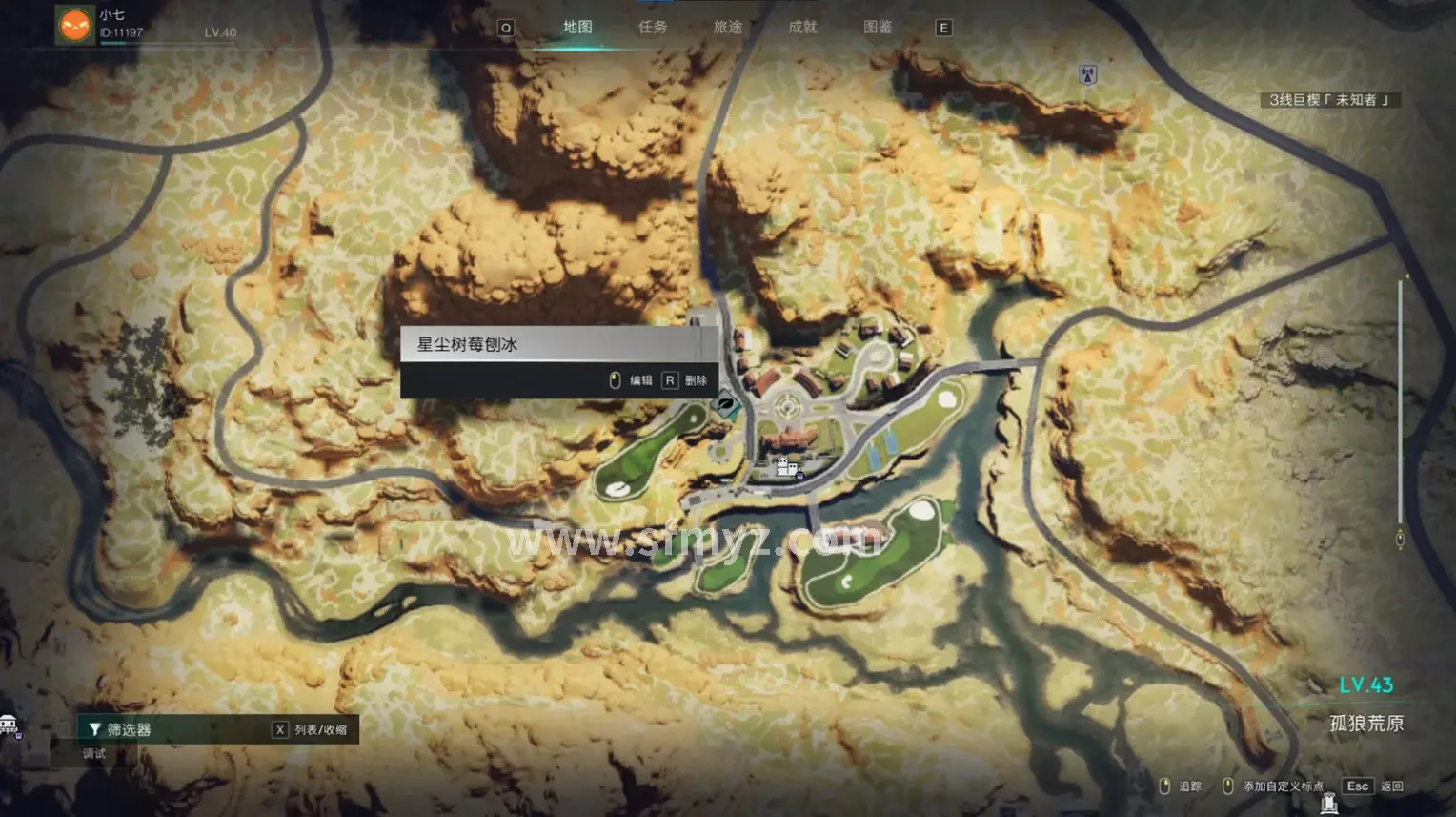Select the 地图 tab
The height and width of the screenshot is (817, 1456).
[577, 28]
